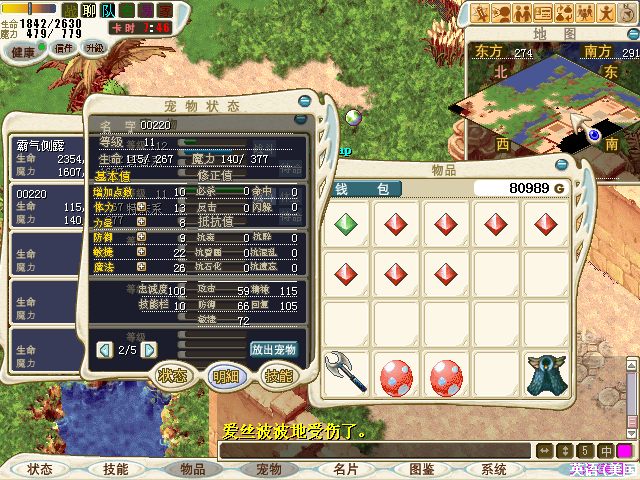Show the next pet page

(x=149, y=350)
